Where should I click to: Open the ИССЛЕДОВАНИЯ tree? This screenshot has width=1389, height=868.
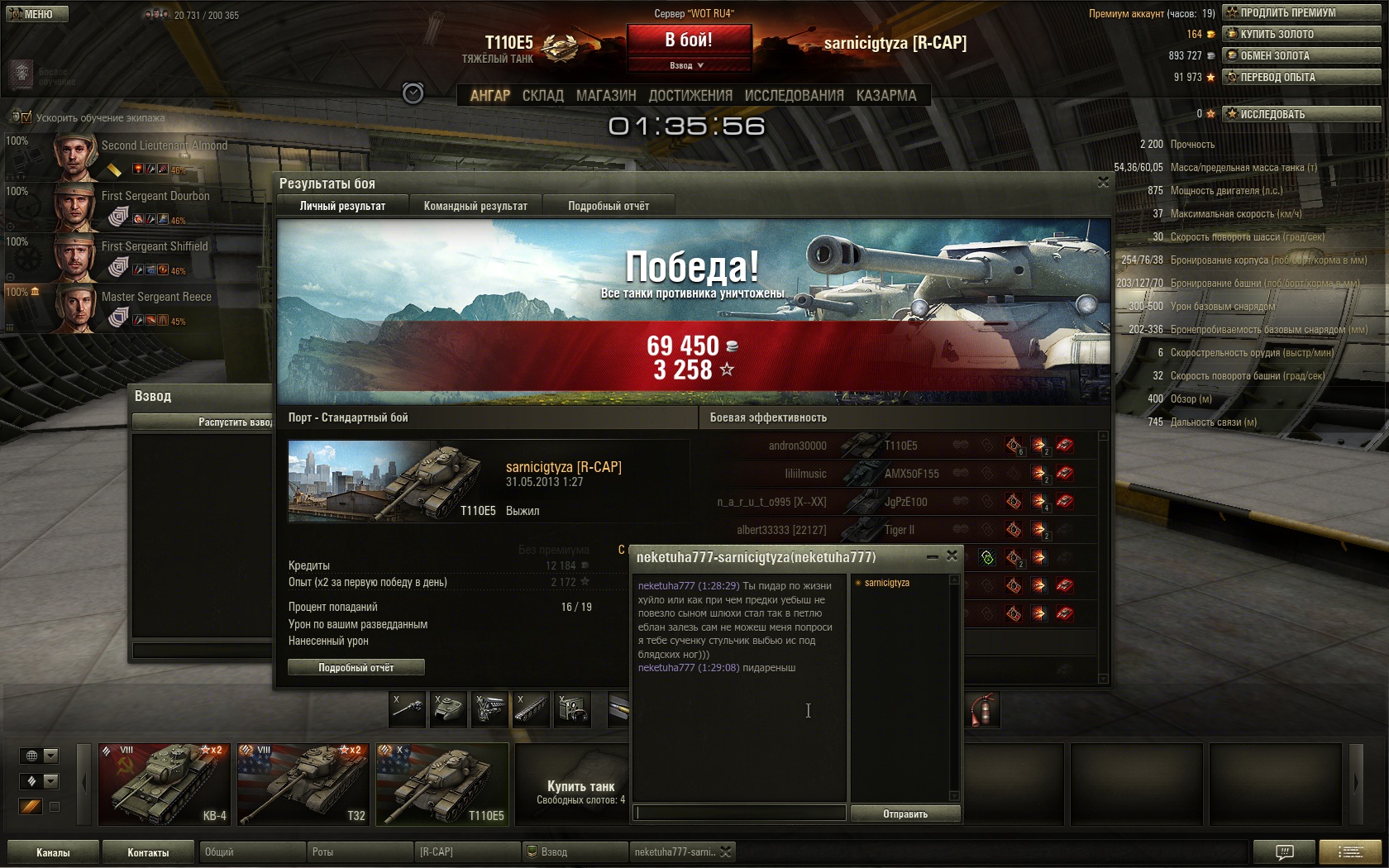tap(794, 96)
